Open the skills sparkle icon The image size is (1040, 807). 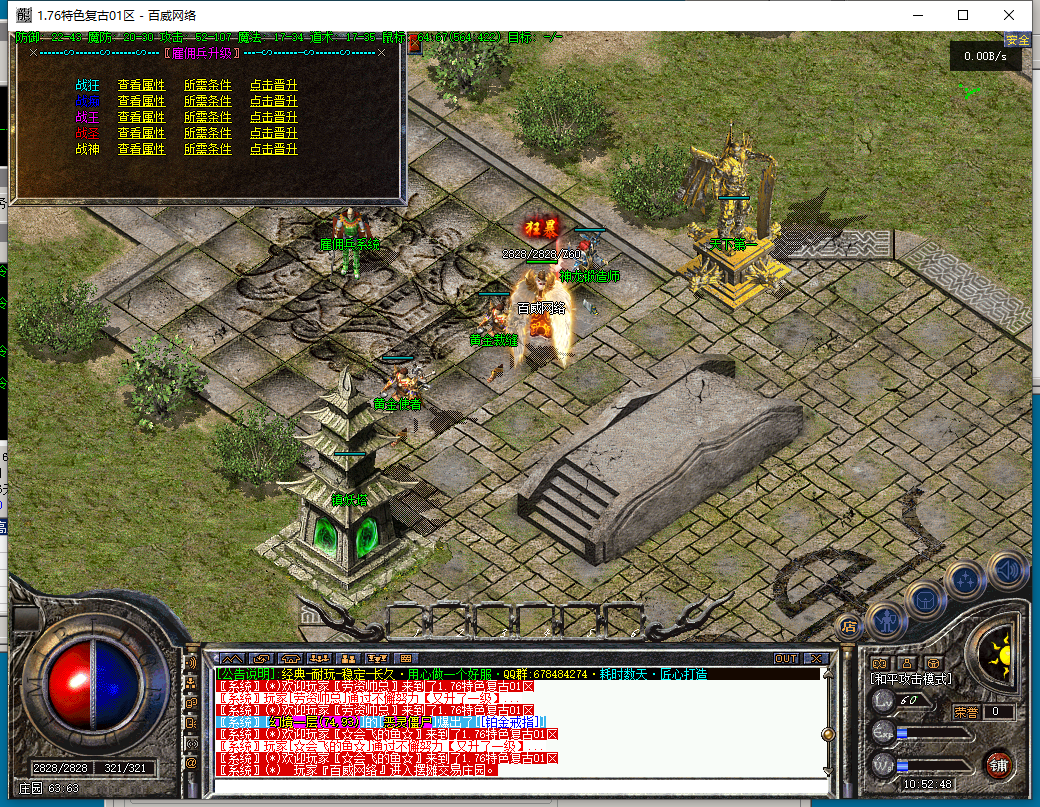tap(967, 580)
